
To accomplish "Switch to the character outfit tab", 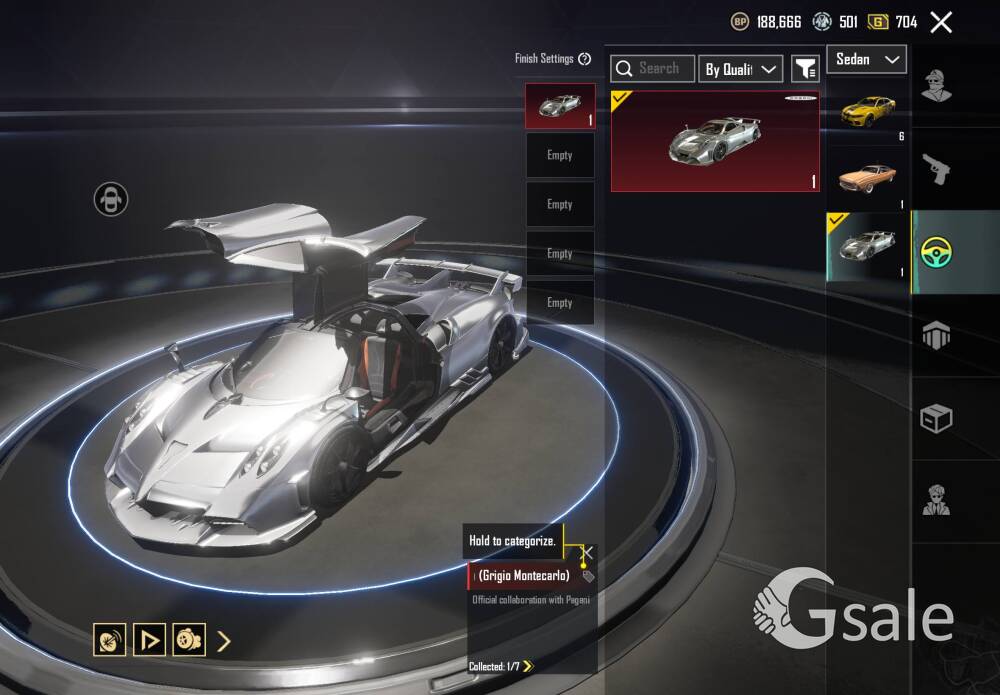I will 936,86.
